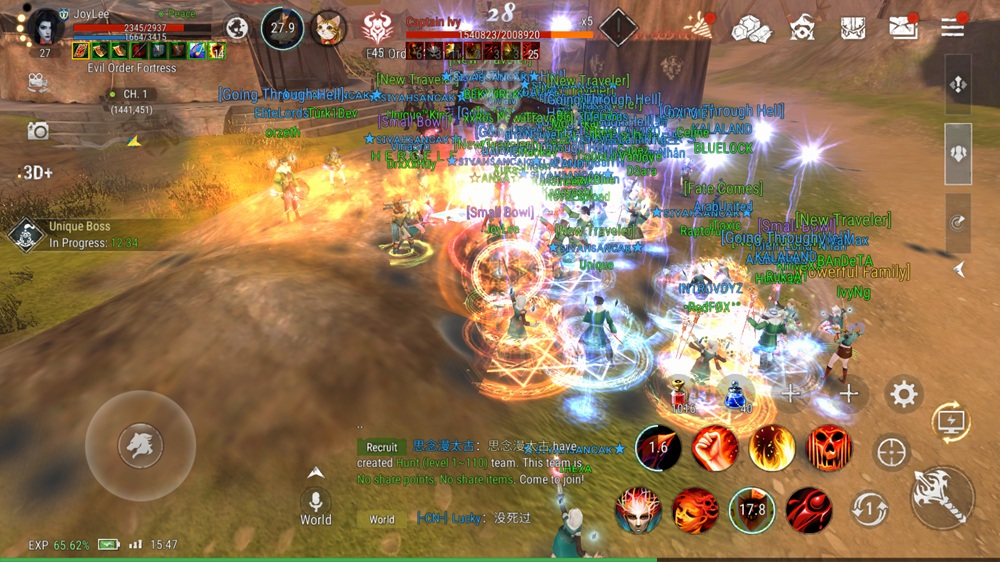Screen dimensions: 1000x562
Task: Open the Unique Boss event tracker
Action: click(x=80, y=235)
